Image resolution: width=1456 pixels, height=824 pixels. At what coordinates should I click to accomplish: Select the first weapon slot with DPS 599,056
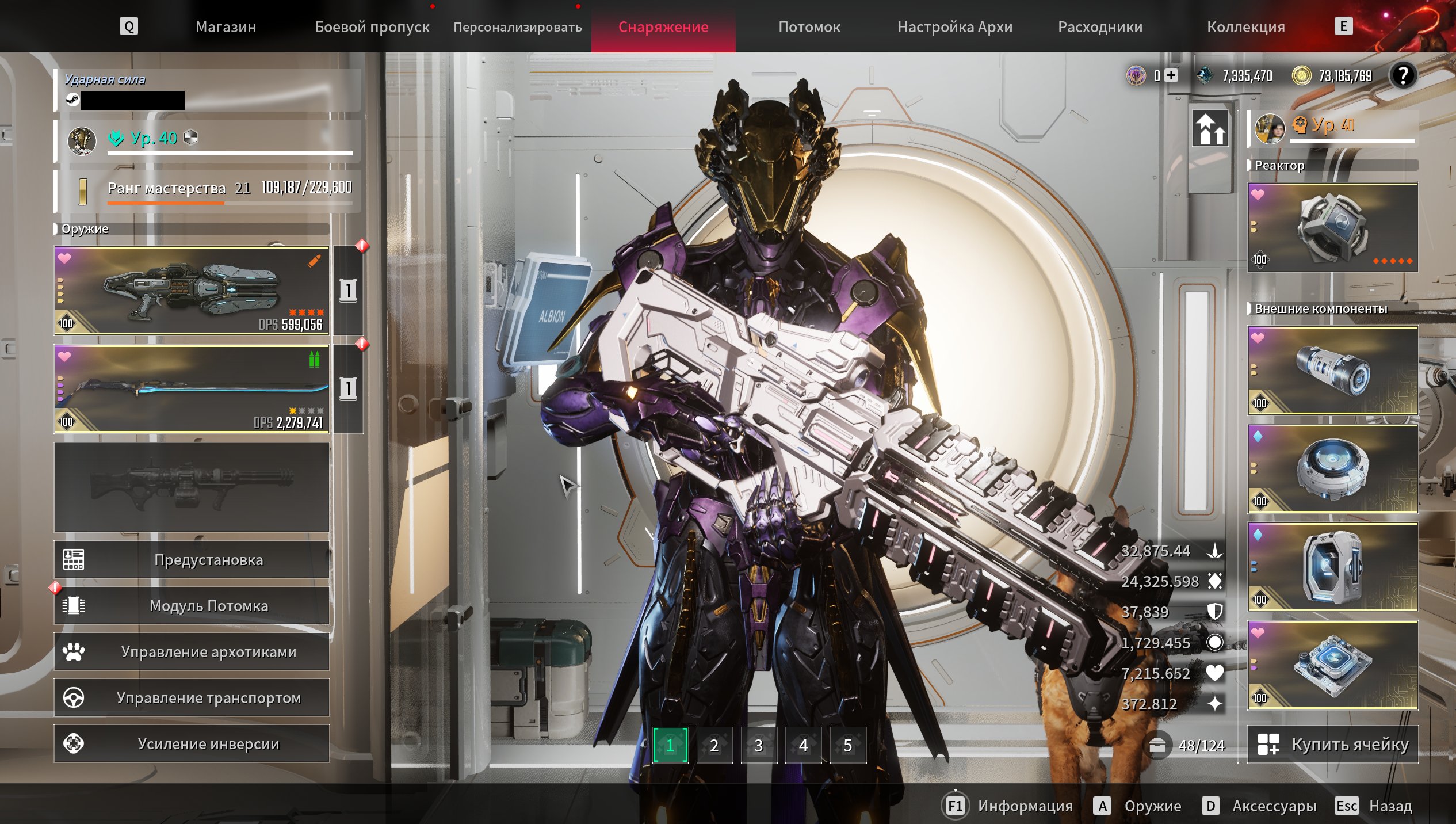click(192, 291)
